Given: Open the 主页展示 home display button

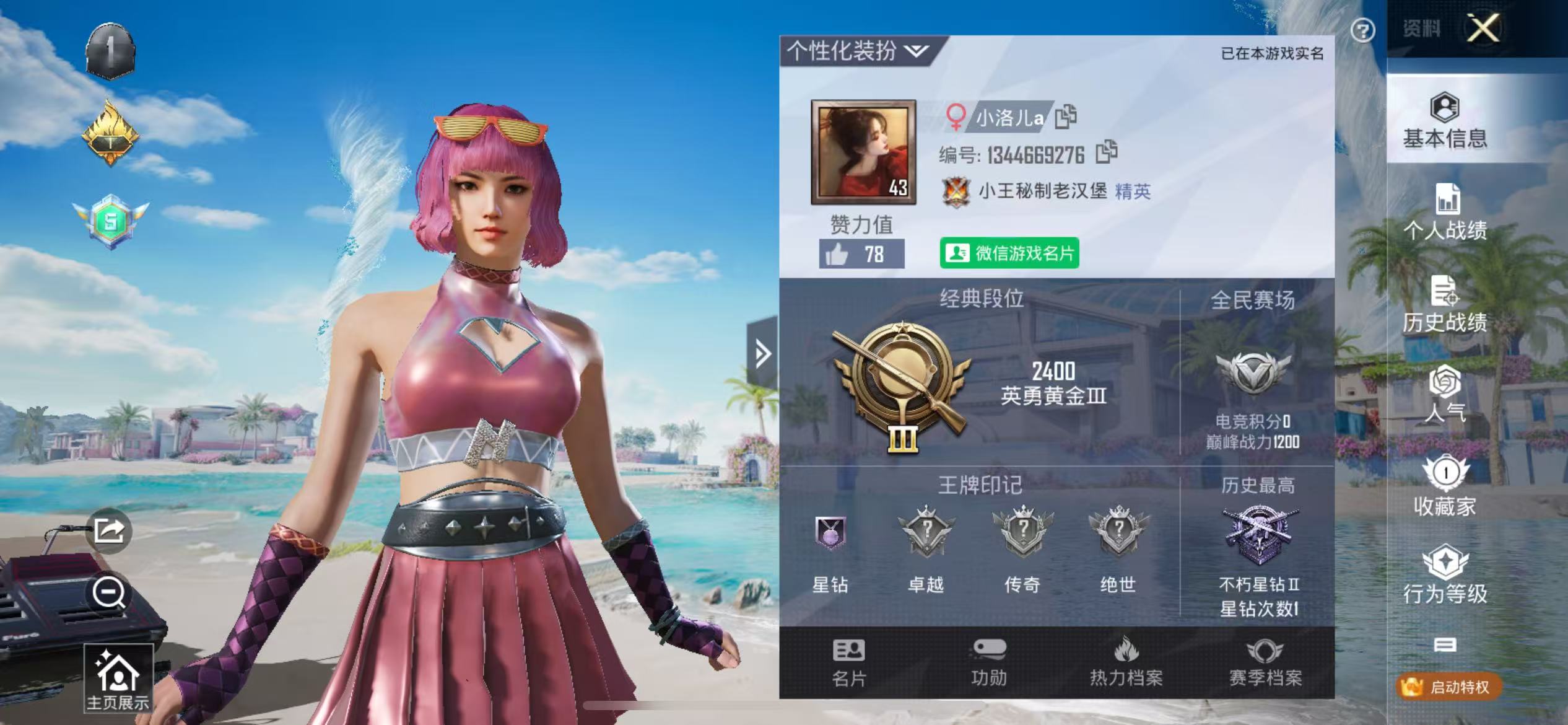Looking at the screenshot, I should 118,678.
